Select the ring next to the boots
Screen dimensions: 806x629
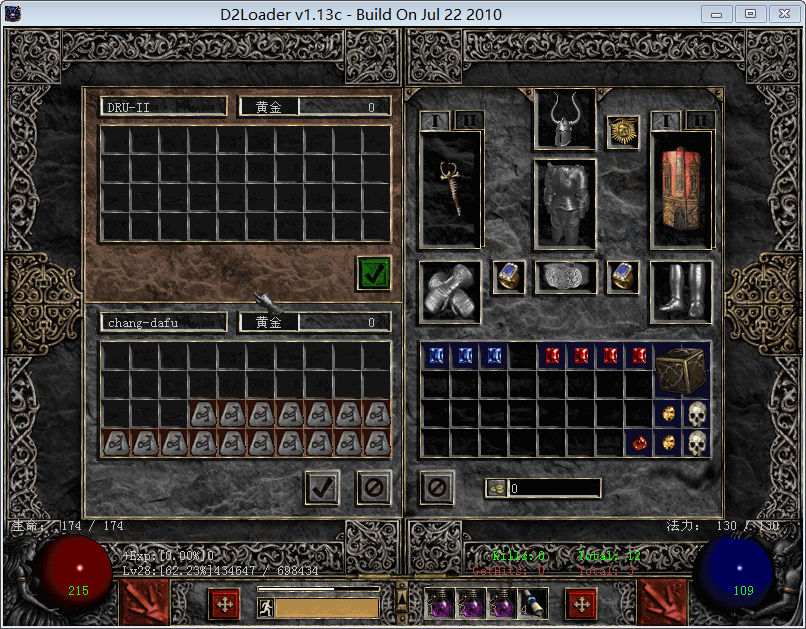(x=623, y=278)
